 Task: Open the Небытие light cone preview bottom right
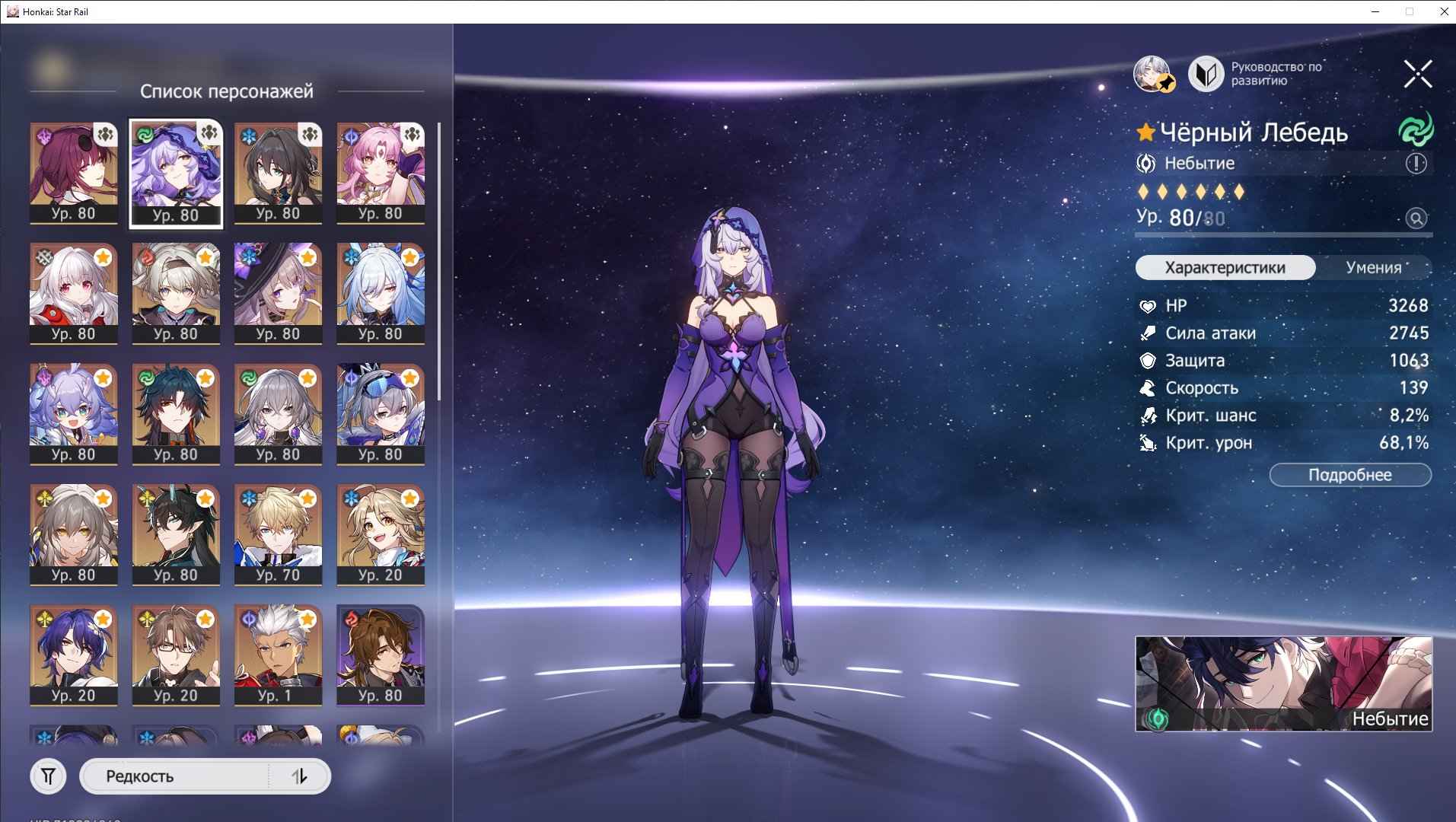(1282, 683)
